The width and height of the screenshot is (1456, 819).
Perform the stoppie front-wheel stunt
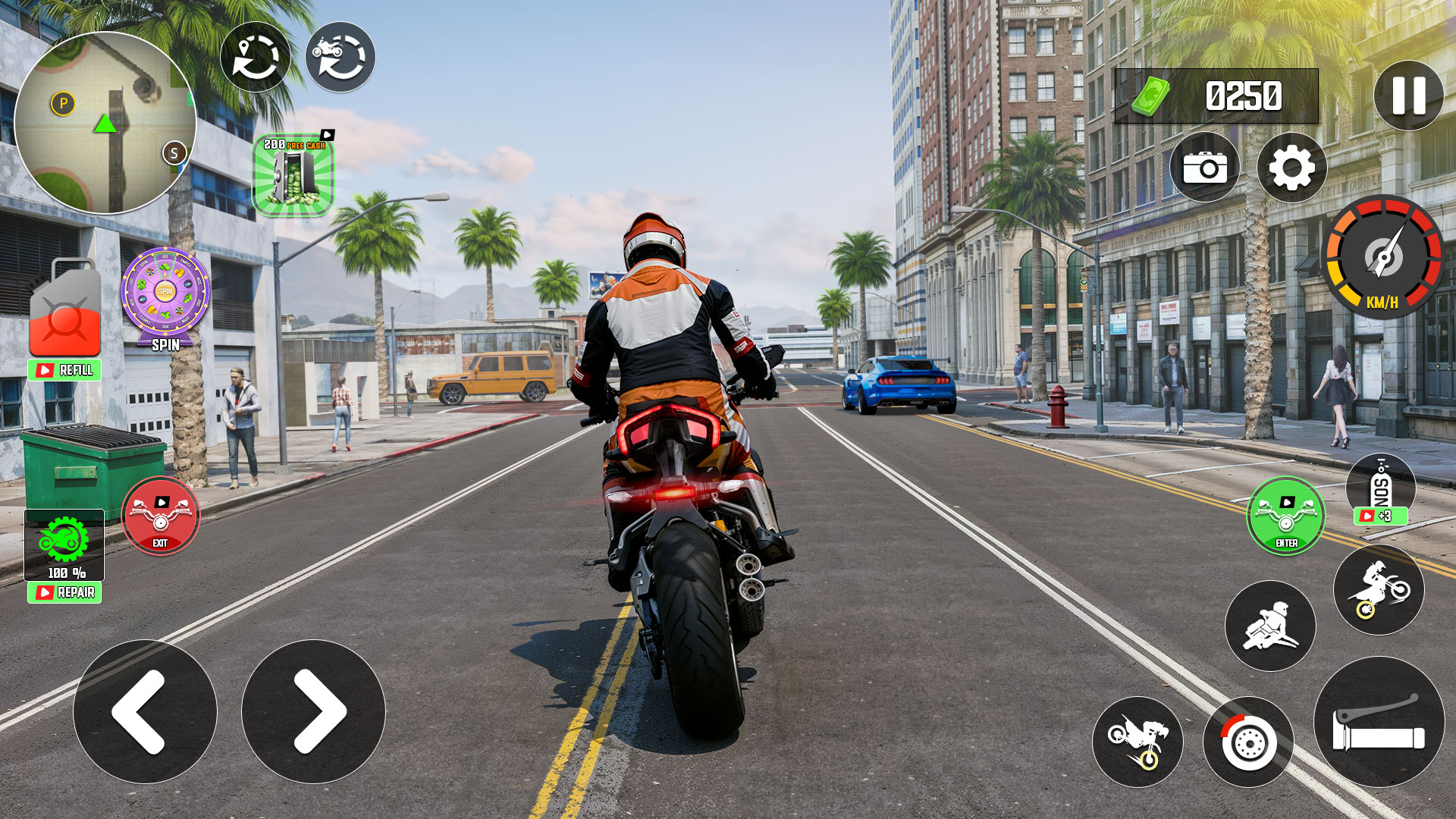1137,742
